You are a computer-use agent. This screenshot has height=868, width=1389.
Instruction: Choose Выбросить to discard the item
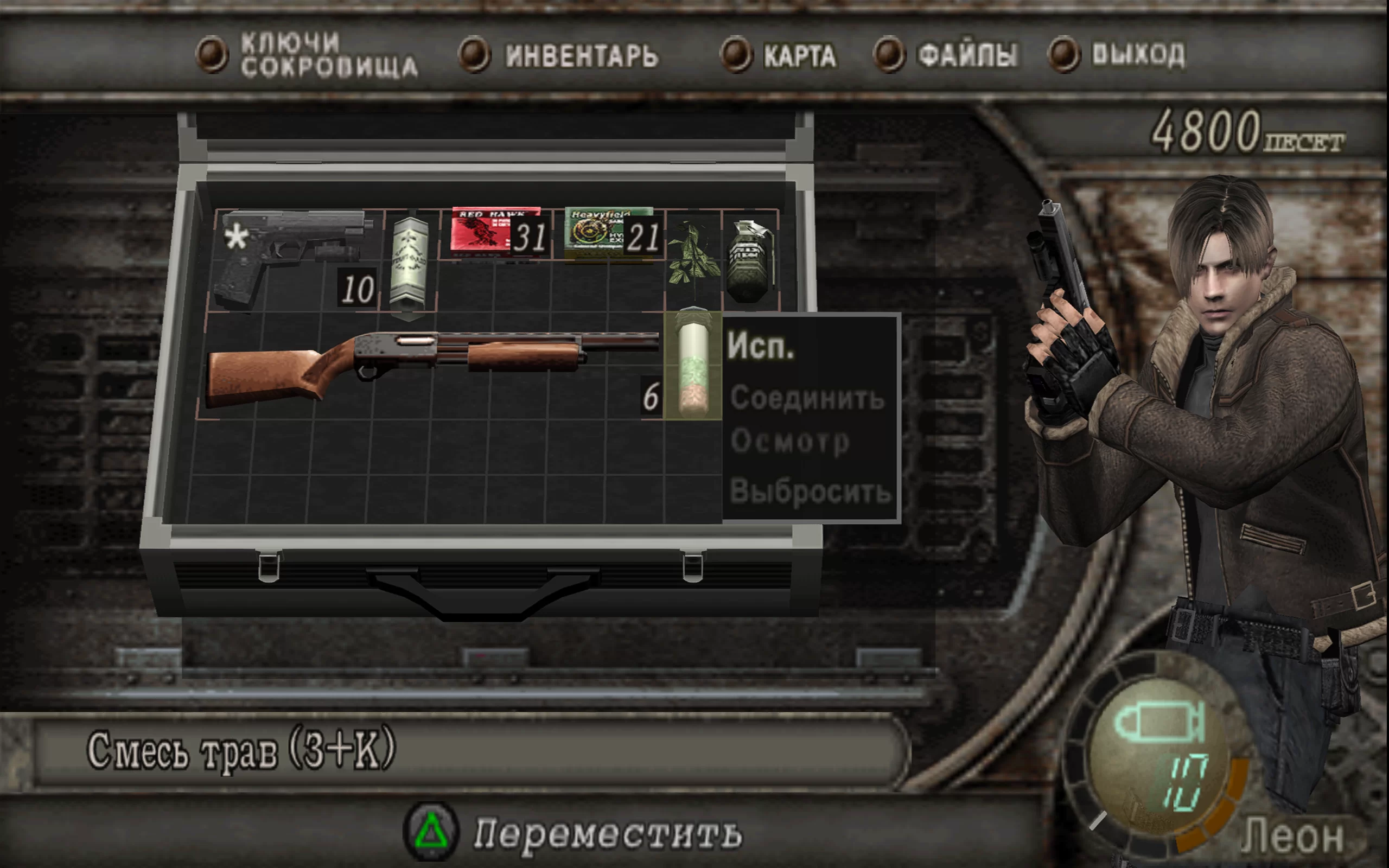pyautogui.click(x=810, y=492)
